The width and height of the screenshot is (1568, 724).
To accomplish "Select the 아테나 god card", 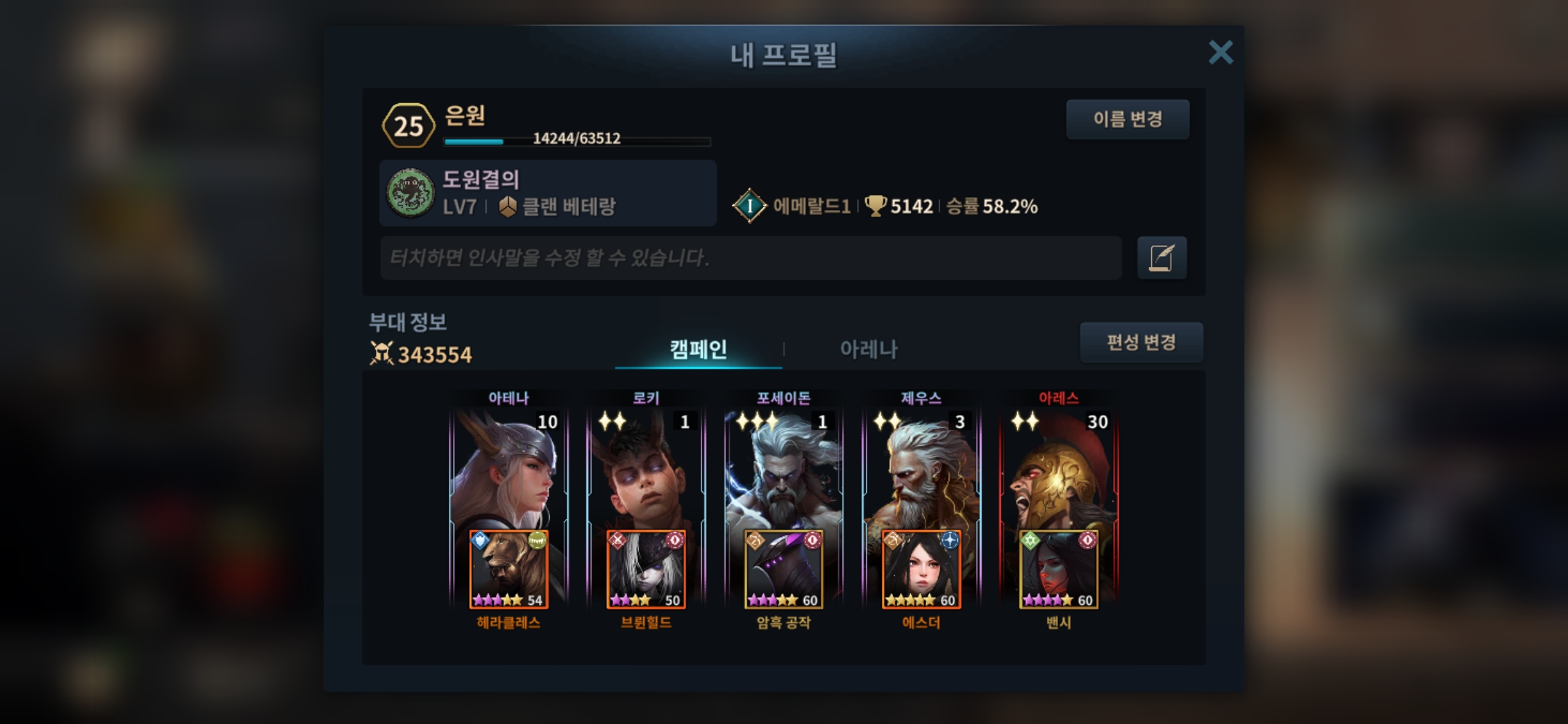I will [509, 469].
